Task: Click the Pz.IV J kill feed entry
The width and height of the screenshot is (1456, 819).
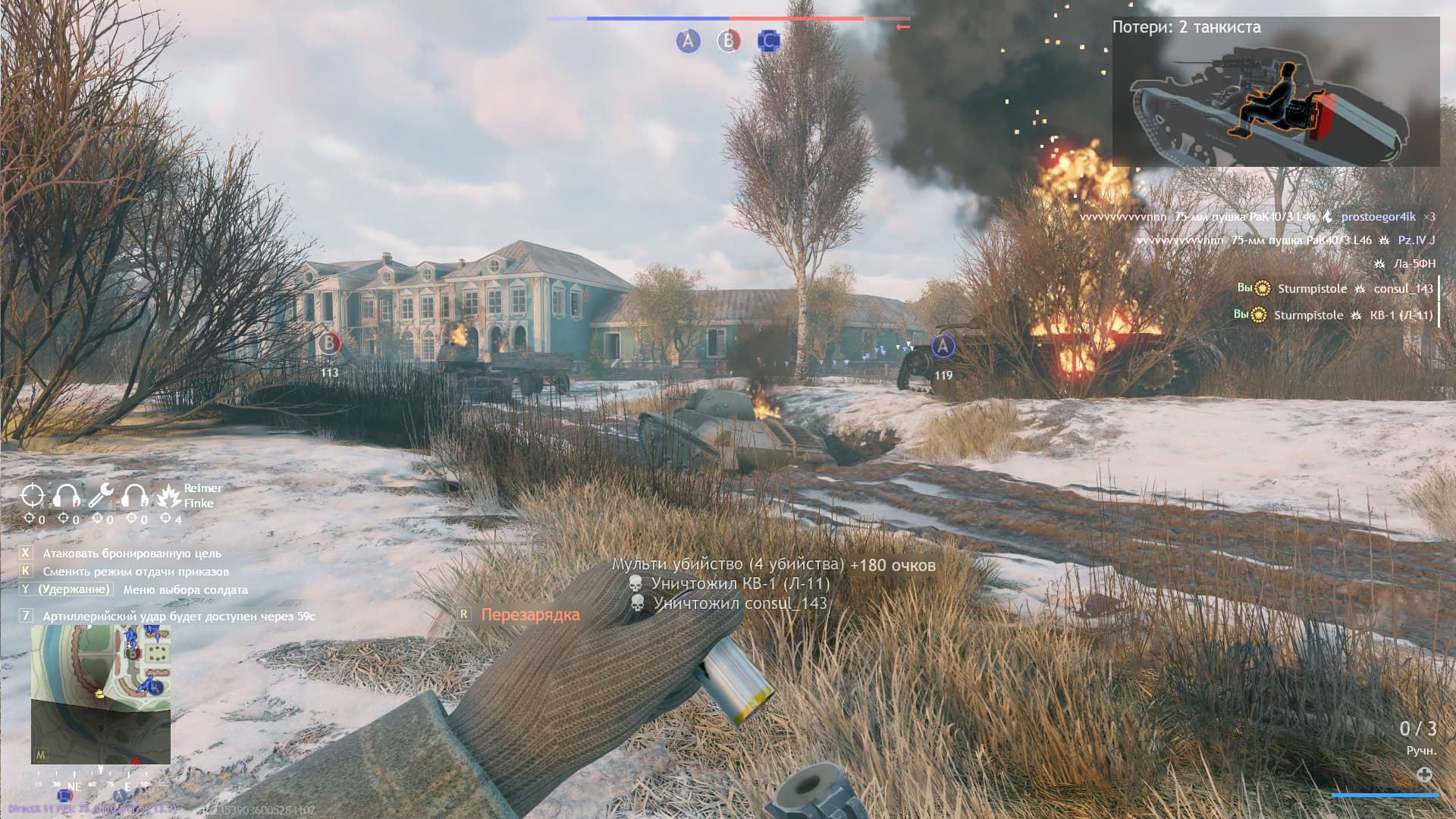Action: point(1285,240)
